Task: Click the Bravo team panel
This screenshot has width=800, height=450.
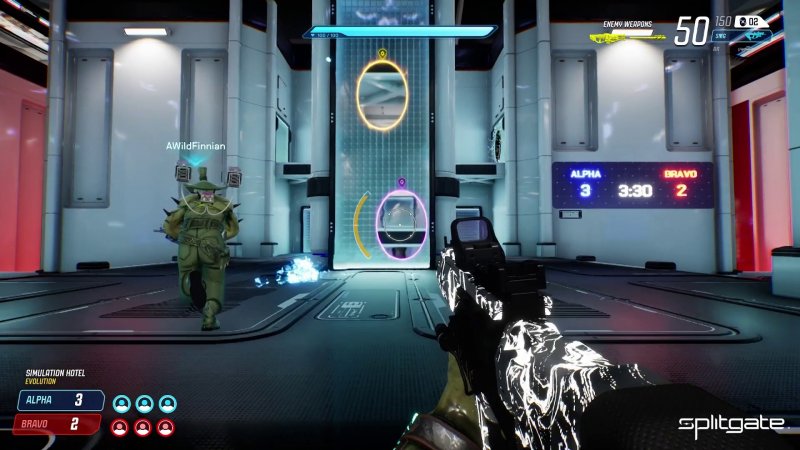Action: [x=57, y=425]
